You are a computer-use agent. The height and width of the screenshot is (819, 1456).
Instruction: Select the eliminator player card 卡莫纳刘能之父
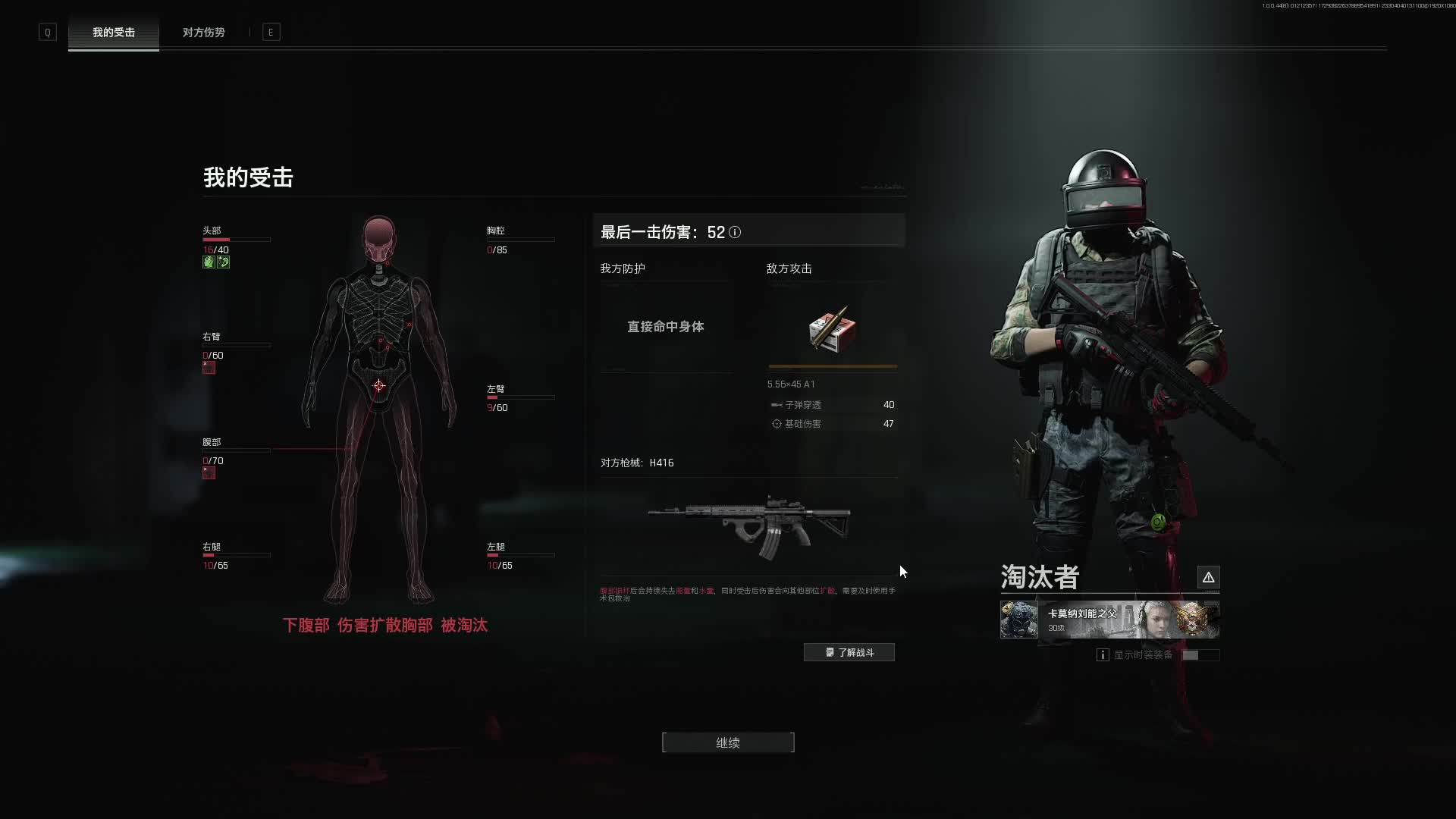tap(1109, 620)
